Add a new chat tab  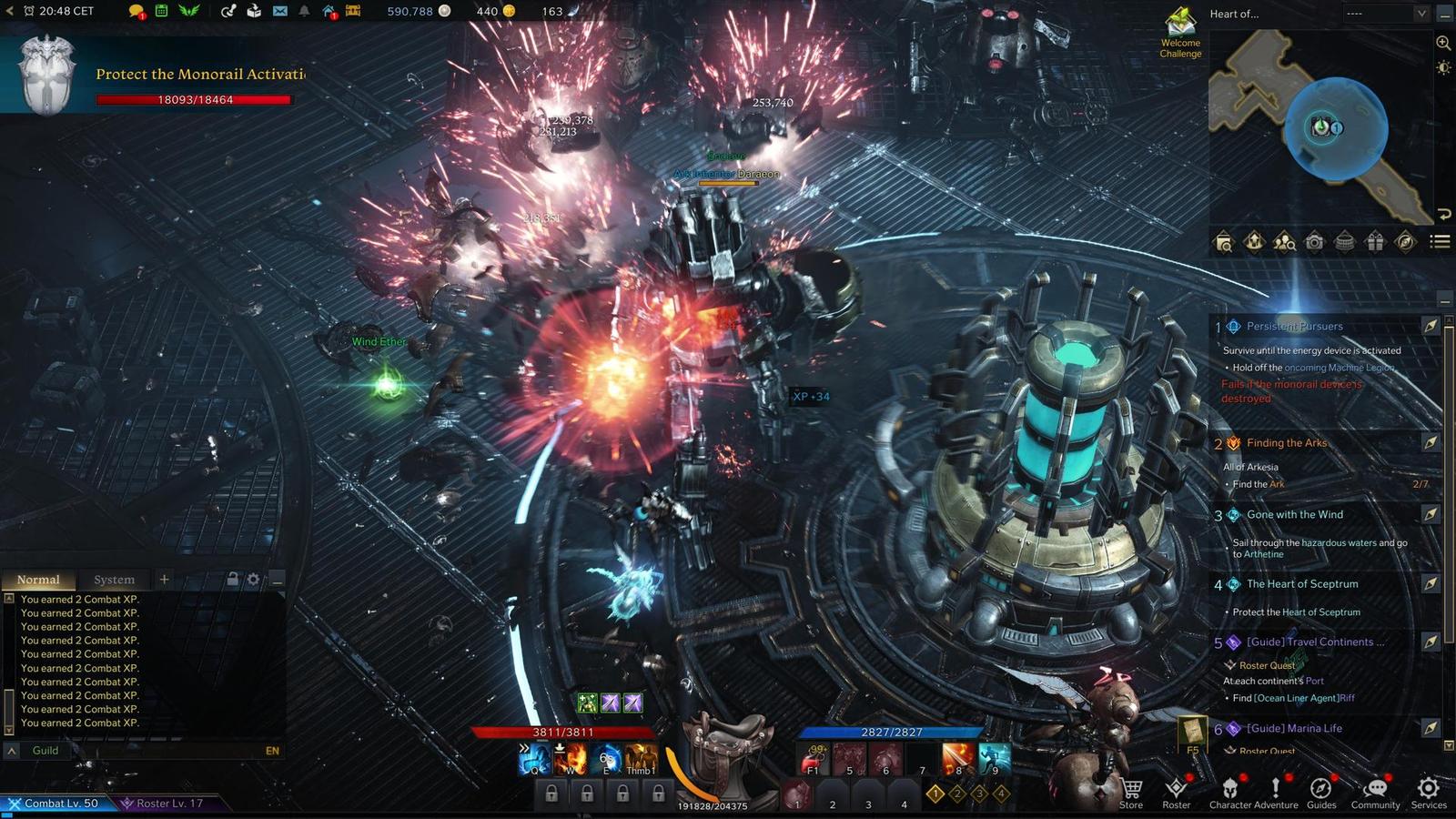(x=164, y=579)
